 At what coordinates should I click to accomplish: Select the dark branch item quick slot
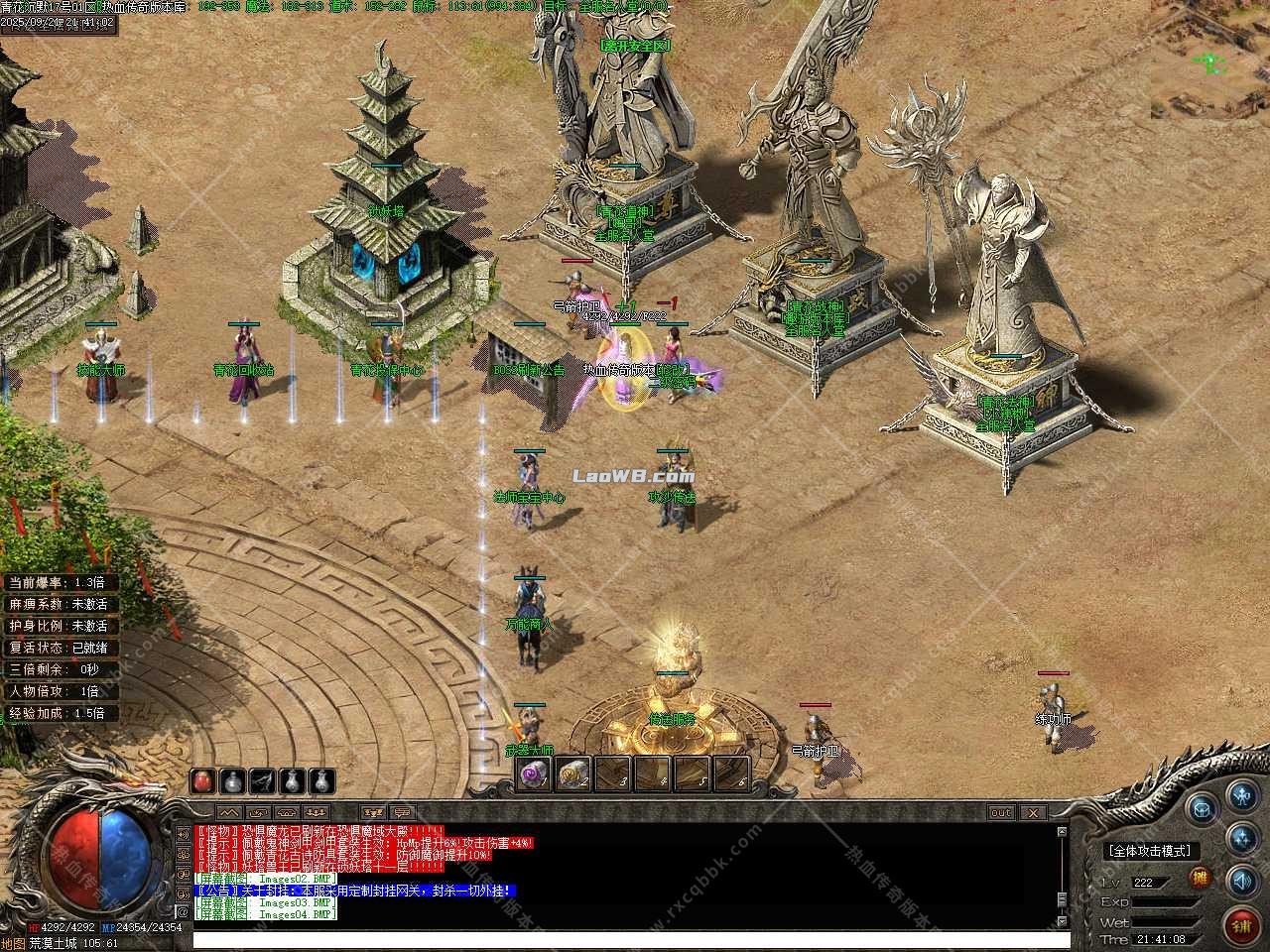coord(262,780)
